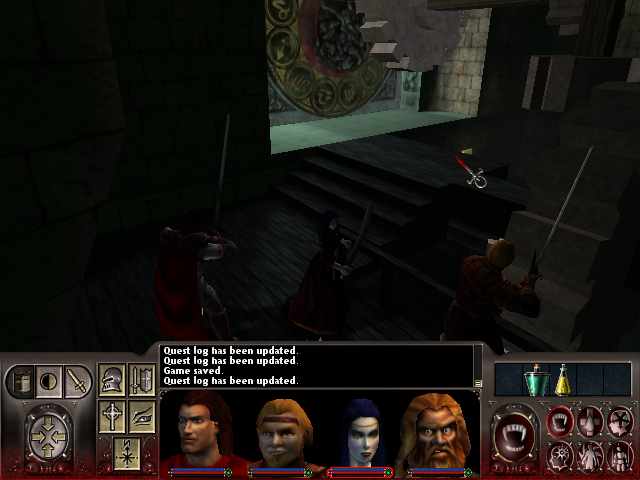Select the bearded orange-haired man portrait
The width and height of the screenshot is (640, 480).
tap(439, 431)
